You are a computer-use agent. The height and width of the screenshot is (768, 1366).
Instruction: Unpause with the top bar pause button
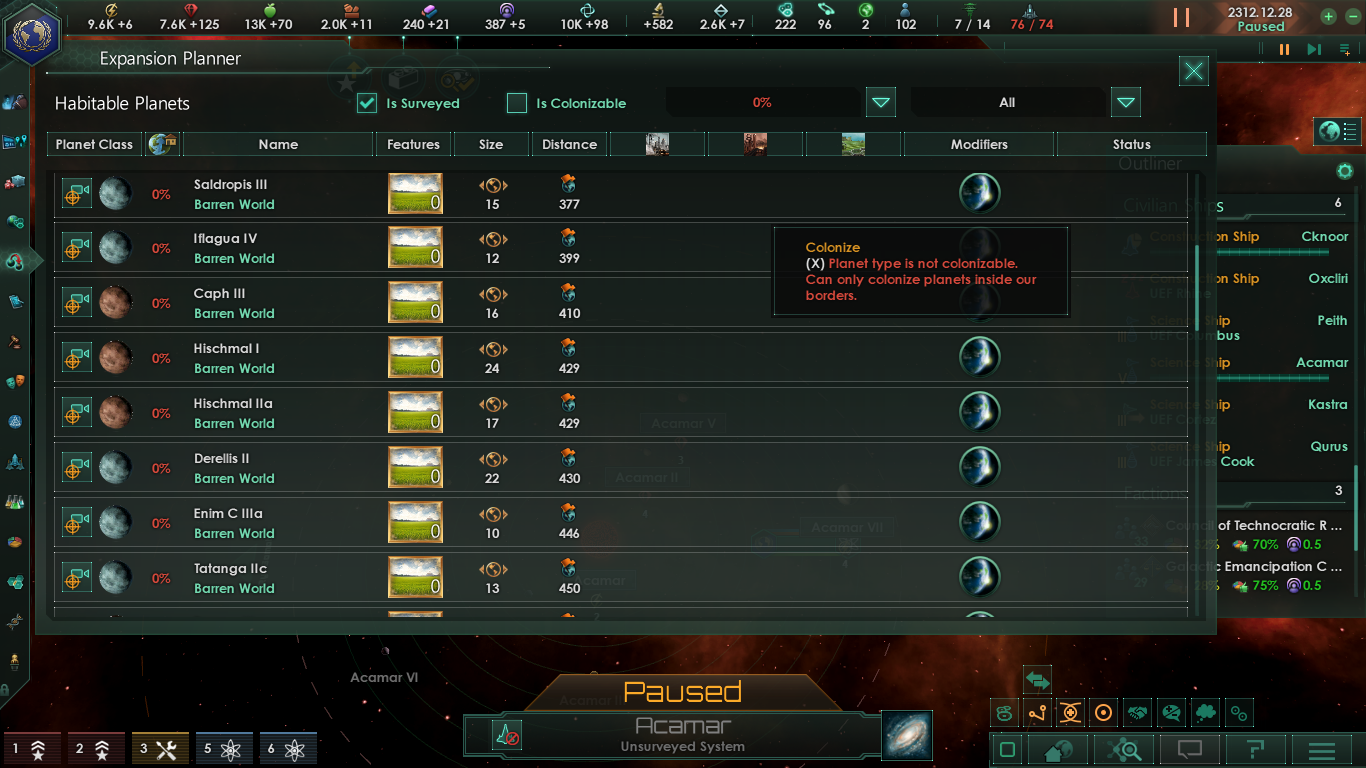pos(1181,18)
